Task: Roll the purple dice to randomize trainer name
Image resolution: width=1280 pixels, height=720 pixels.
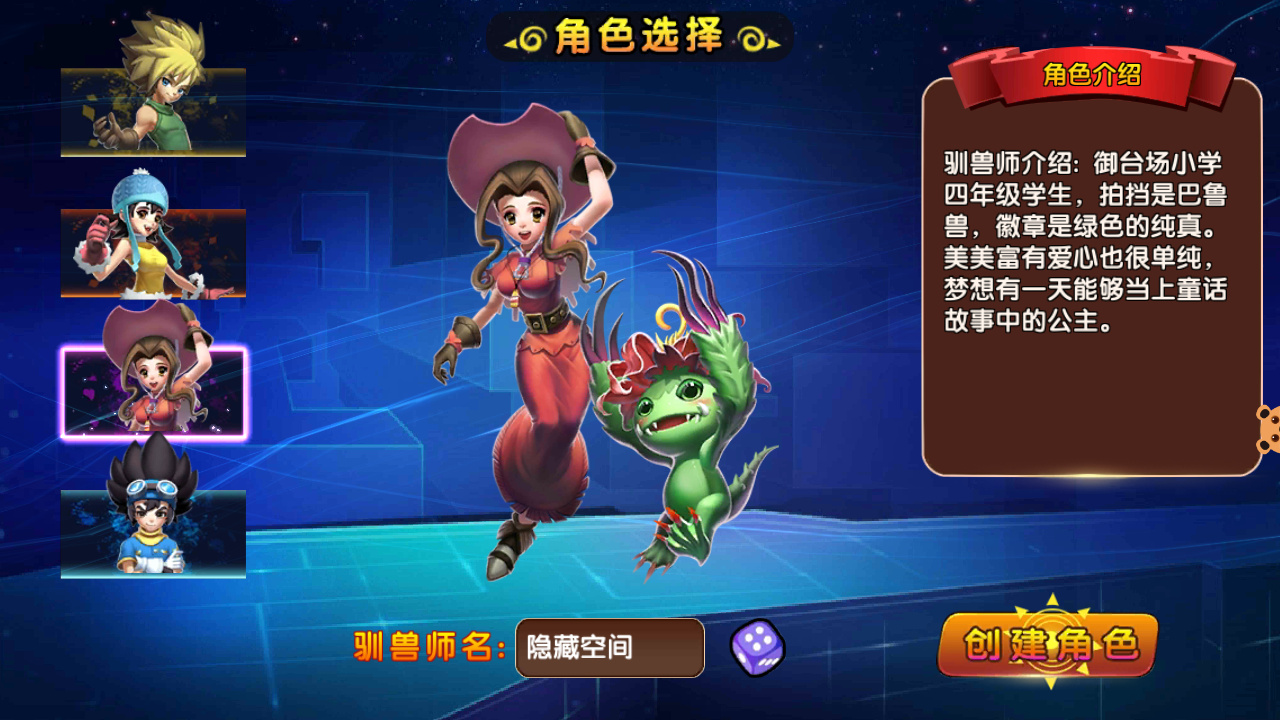Action: click(x=757, y=648)
